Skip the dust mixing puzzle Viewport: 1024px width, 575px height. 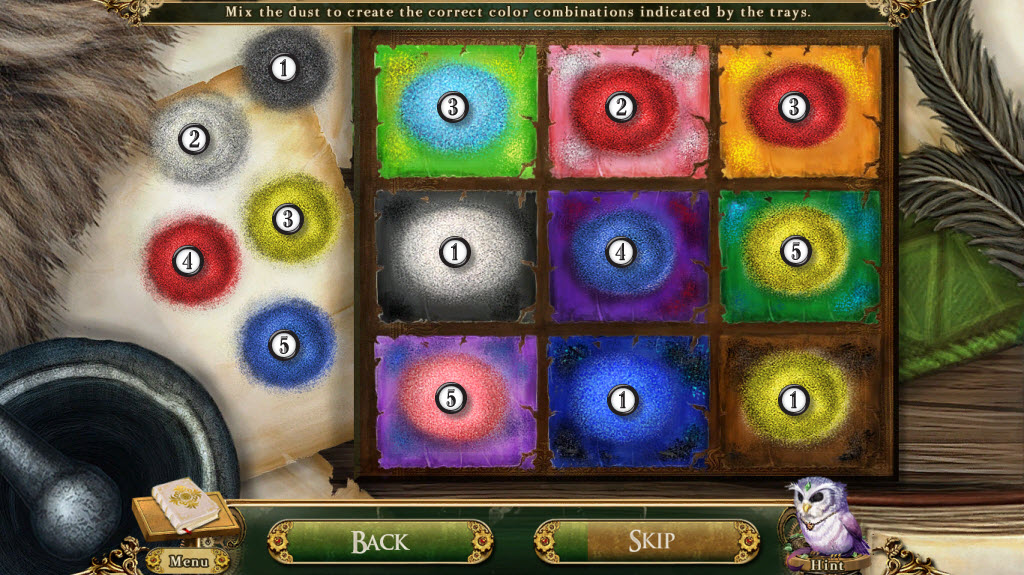point(650,541)
